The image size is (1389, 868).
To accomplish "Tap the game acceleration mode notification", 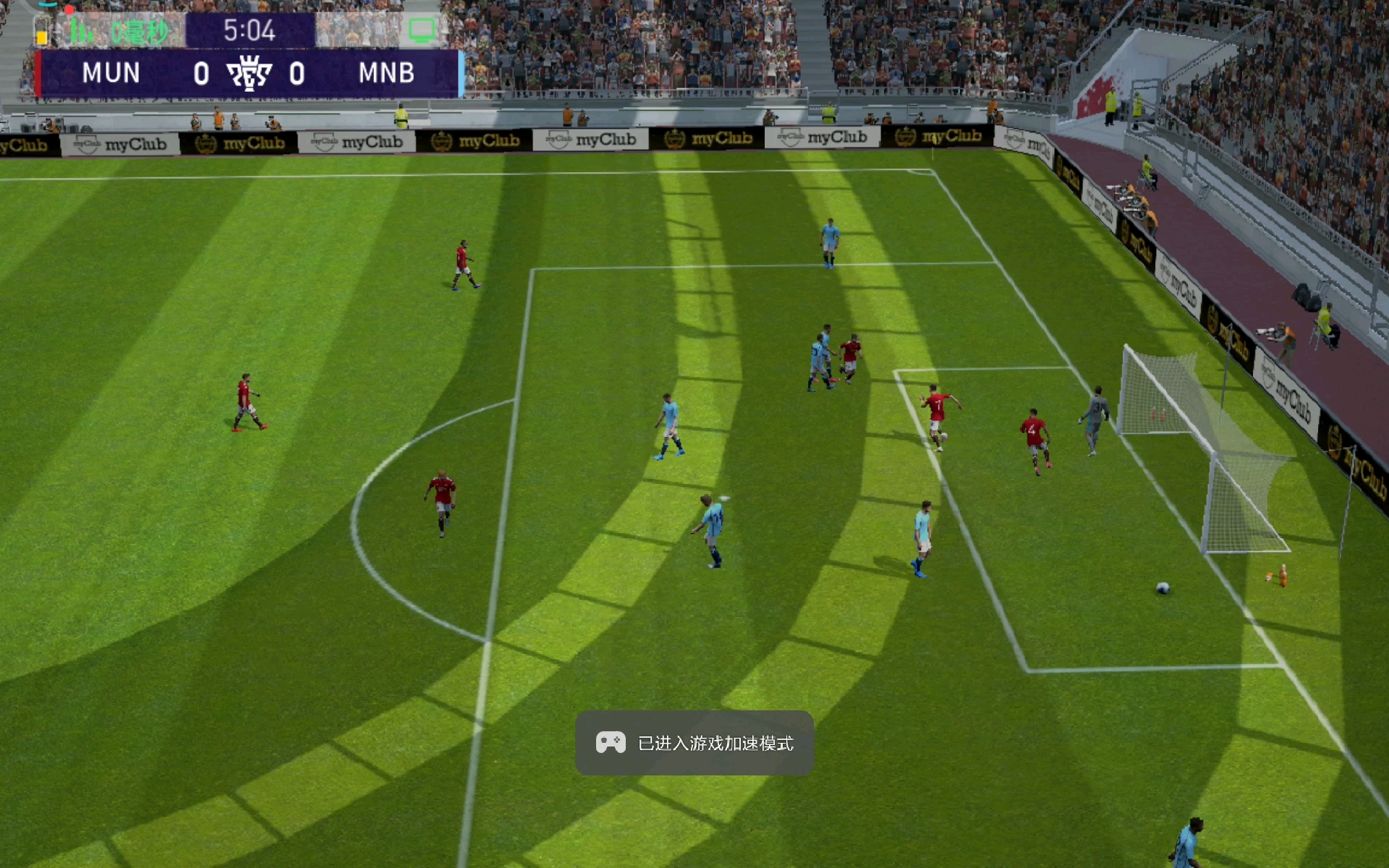I will pos(694,743).
